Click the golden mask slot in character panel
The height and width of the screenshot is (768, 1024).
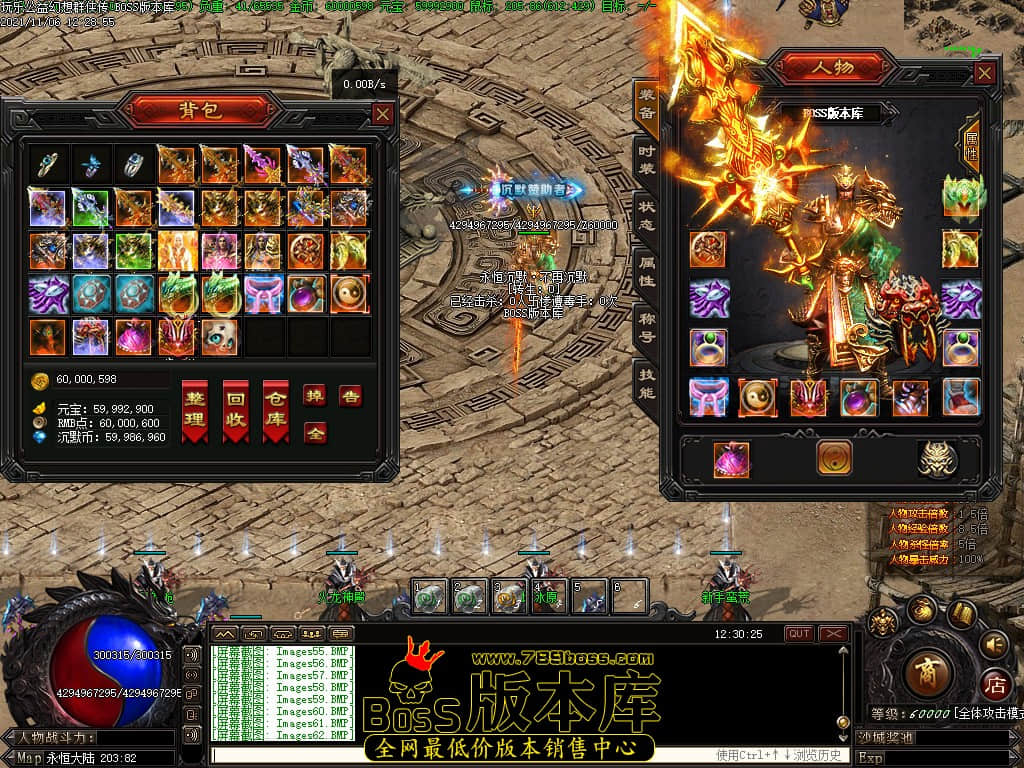[x=937, y=459]
